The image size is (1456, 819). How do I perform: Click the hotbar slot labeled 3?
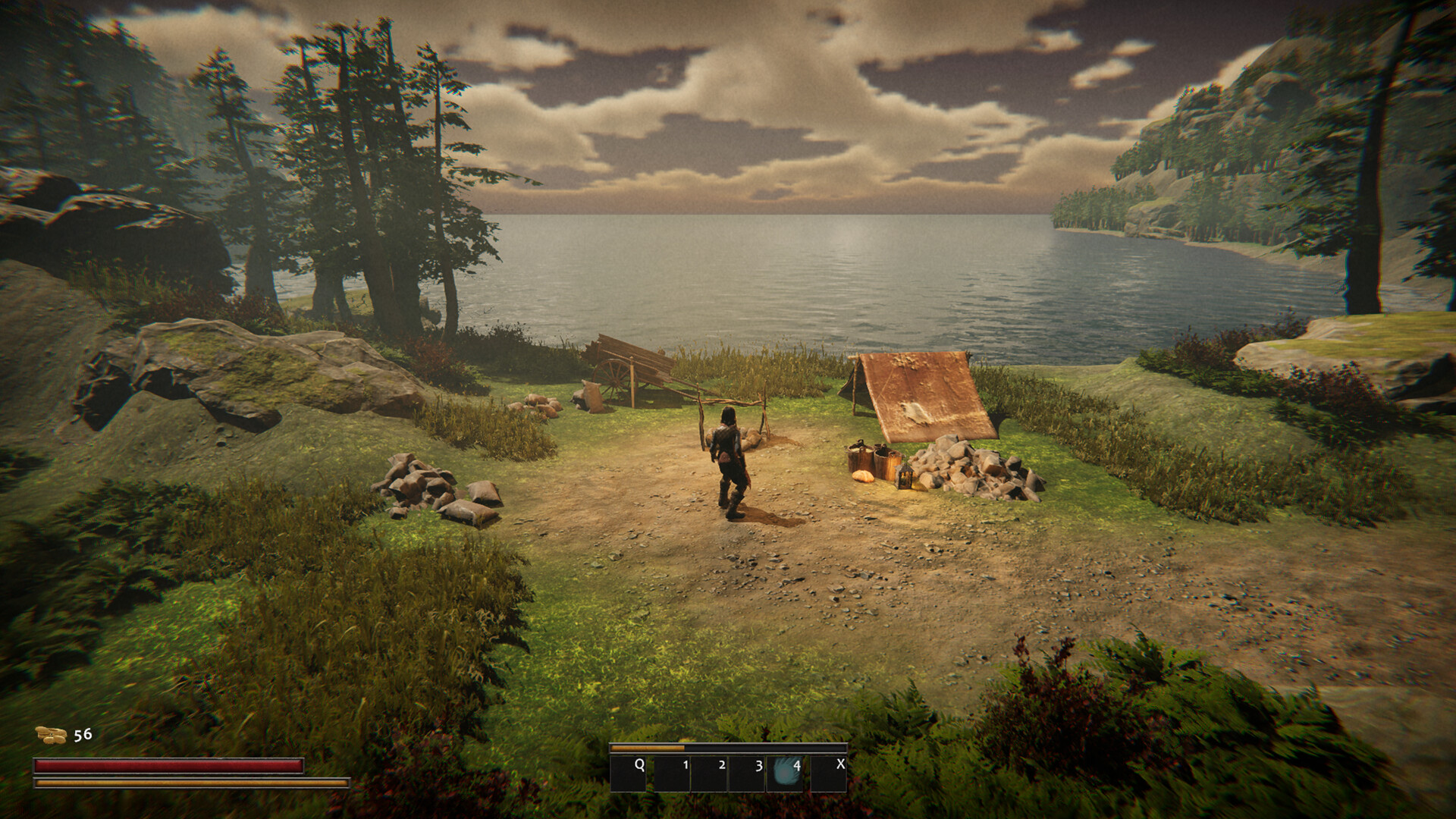[747, 773]
